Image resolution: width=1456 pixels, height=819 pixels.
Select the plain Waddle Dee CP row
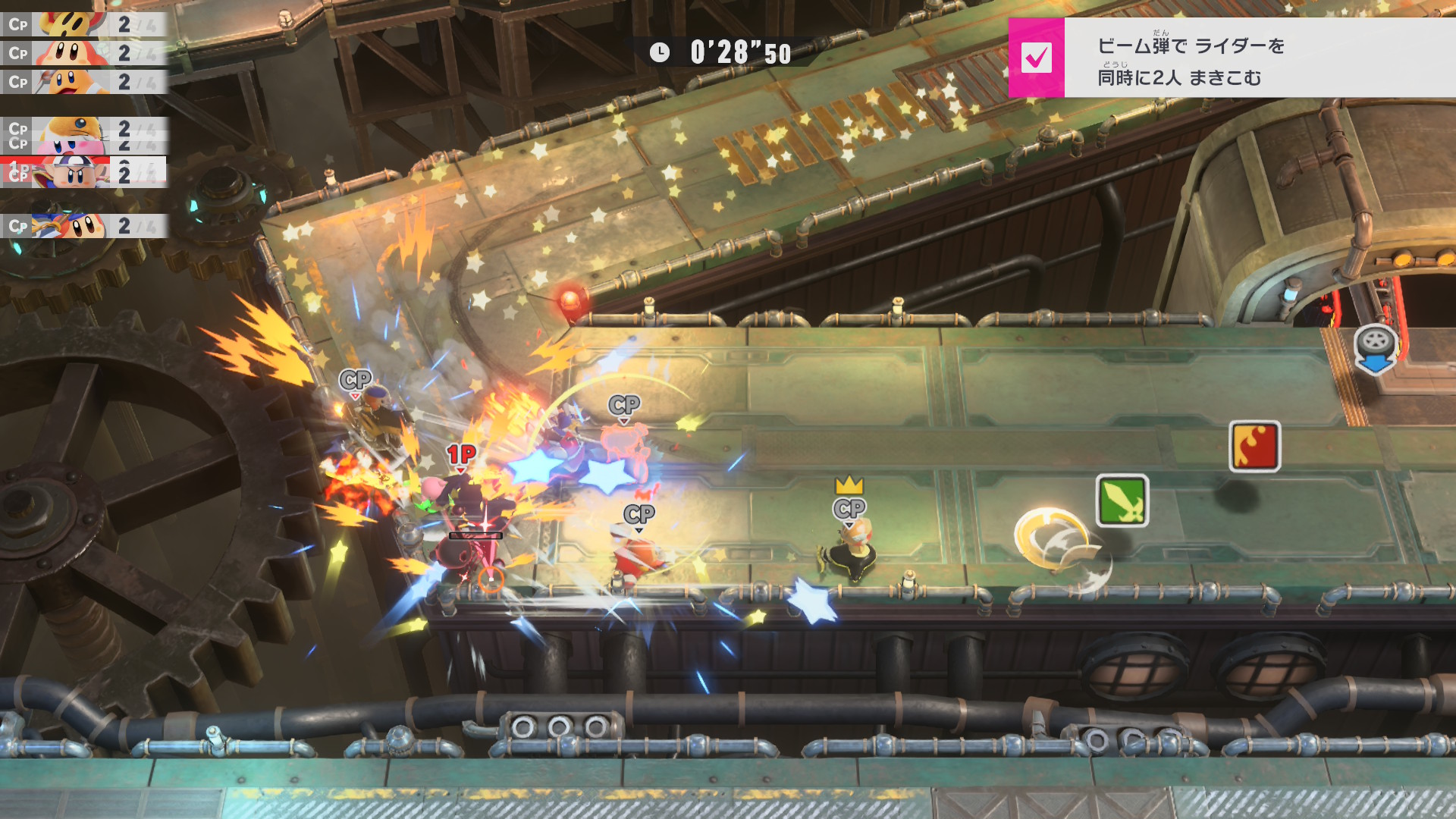coord(83,53)
